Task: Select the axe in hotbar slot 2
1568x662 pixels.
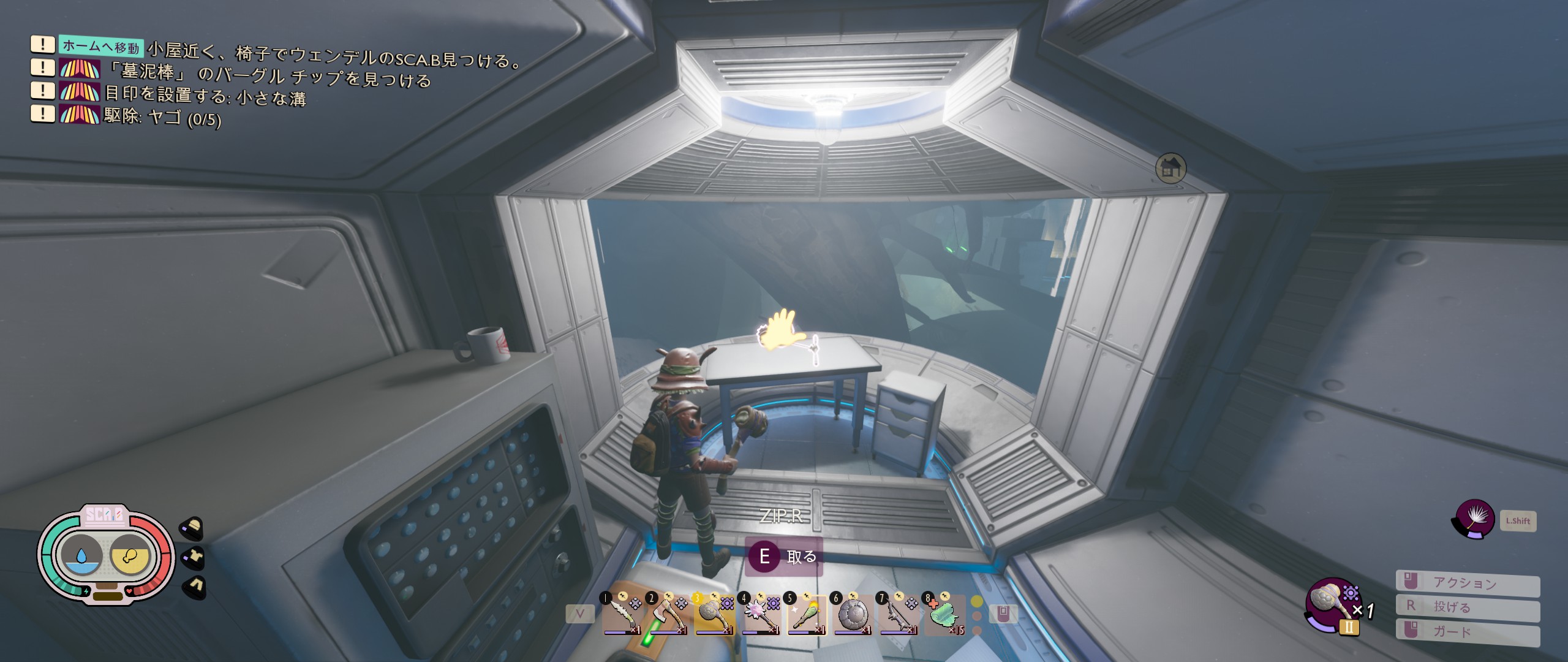Action: (x=667, y=615)
